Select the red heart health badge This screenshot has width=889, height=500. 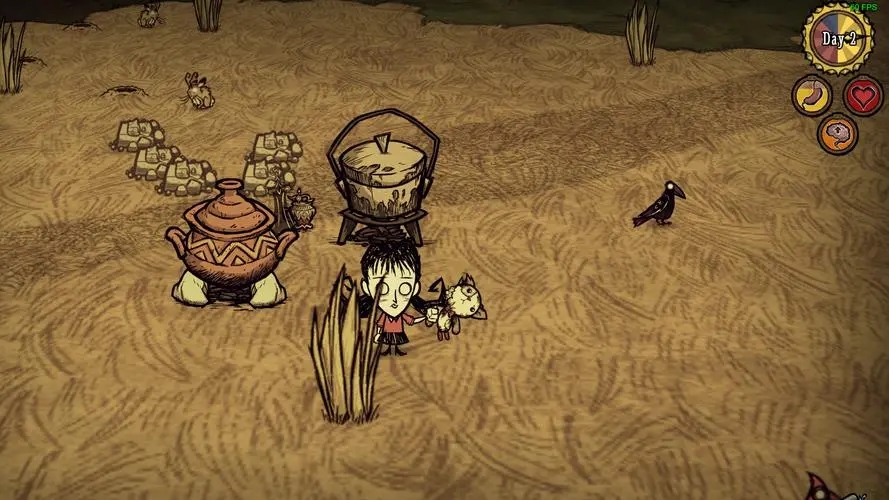[862, 96]
